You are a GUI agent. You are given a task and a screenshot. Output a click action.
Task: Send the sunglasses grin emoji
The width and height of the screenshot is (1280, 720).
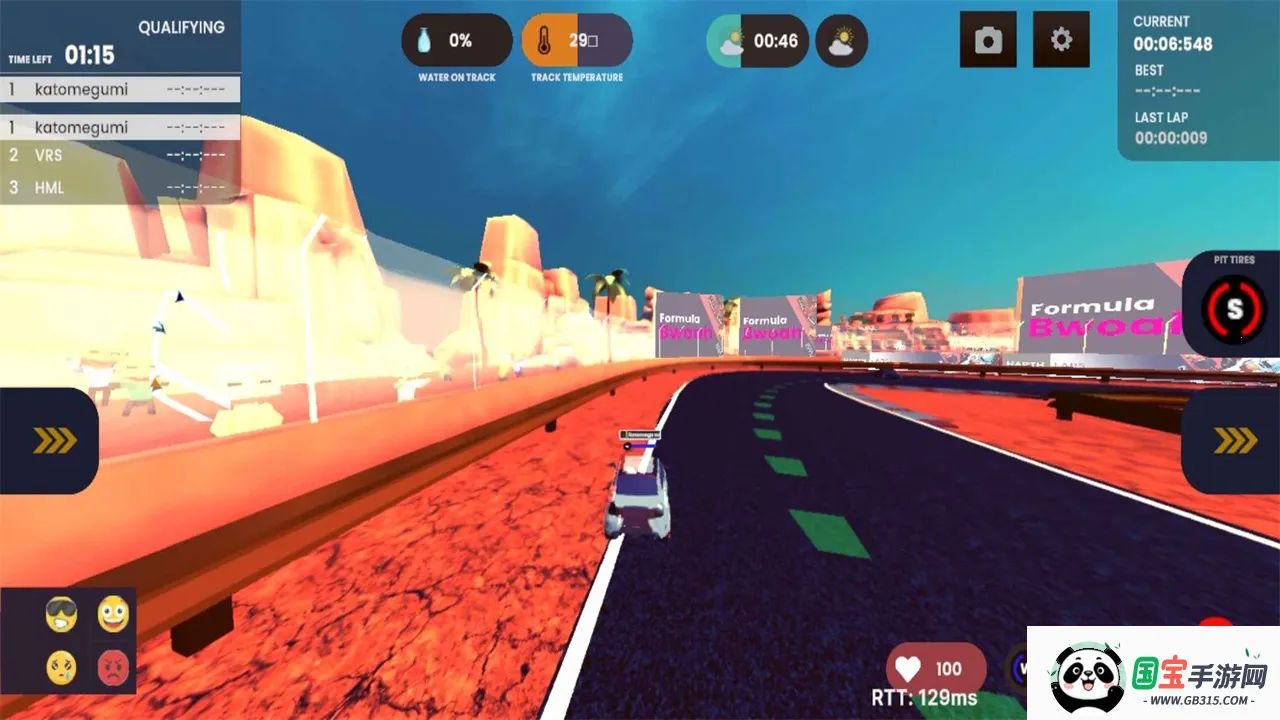click(x=61, y=614)
